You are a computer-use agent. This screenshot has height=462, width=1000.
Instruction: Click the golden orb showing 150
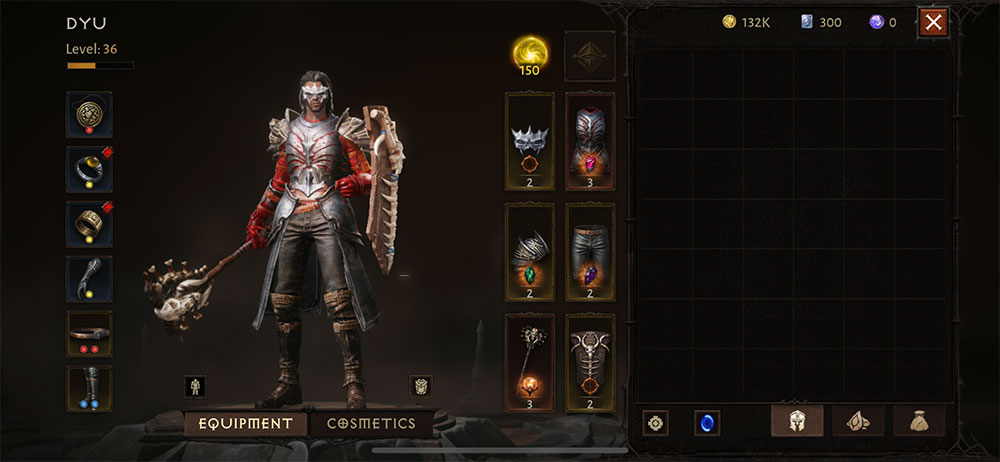530,55
